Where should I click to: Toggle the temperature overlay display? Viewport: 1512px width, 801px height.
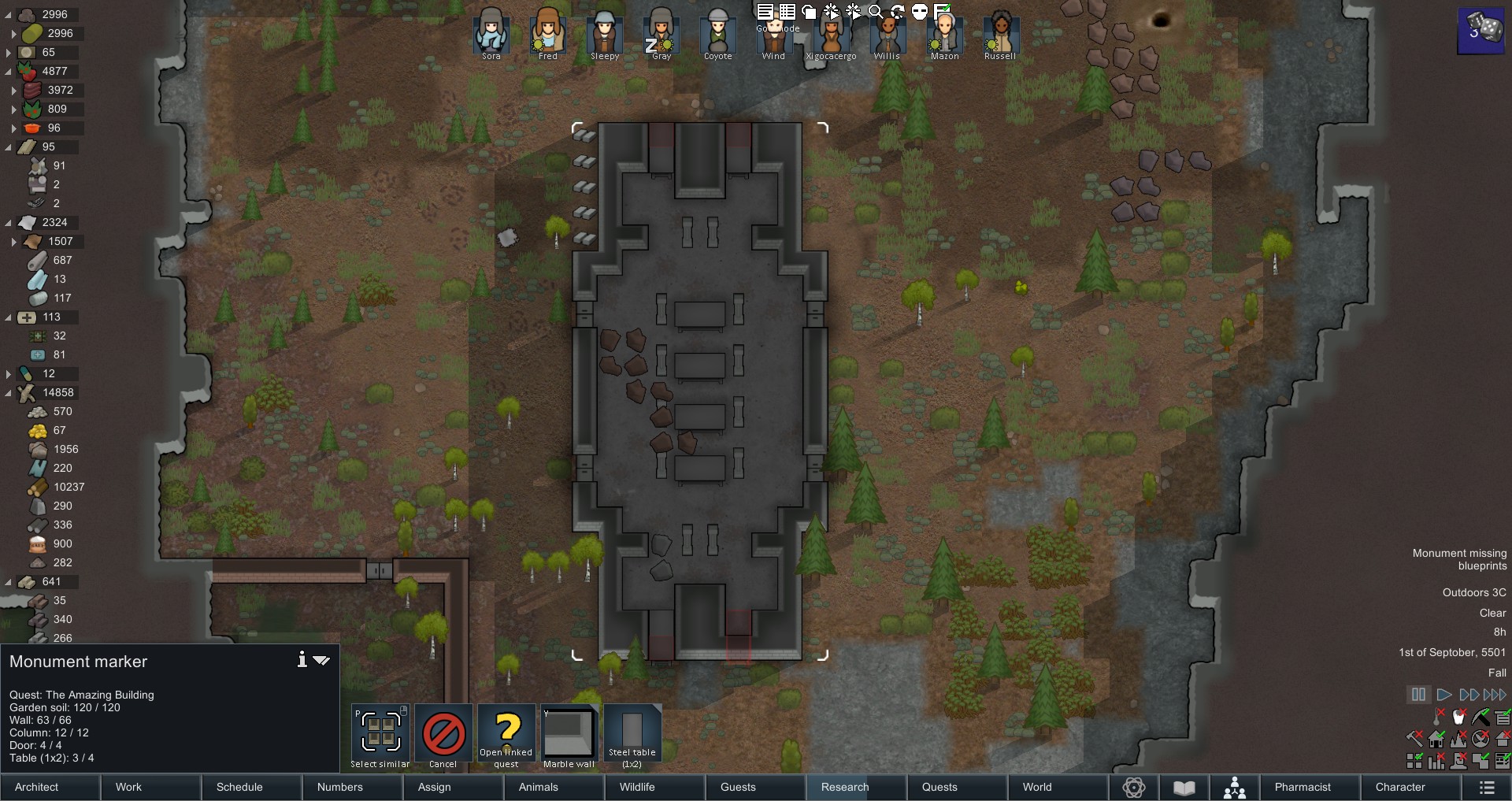click(x=1436, y=717)
